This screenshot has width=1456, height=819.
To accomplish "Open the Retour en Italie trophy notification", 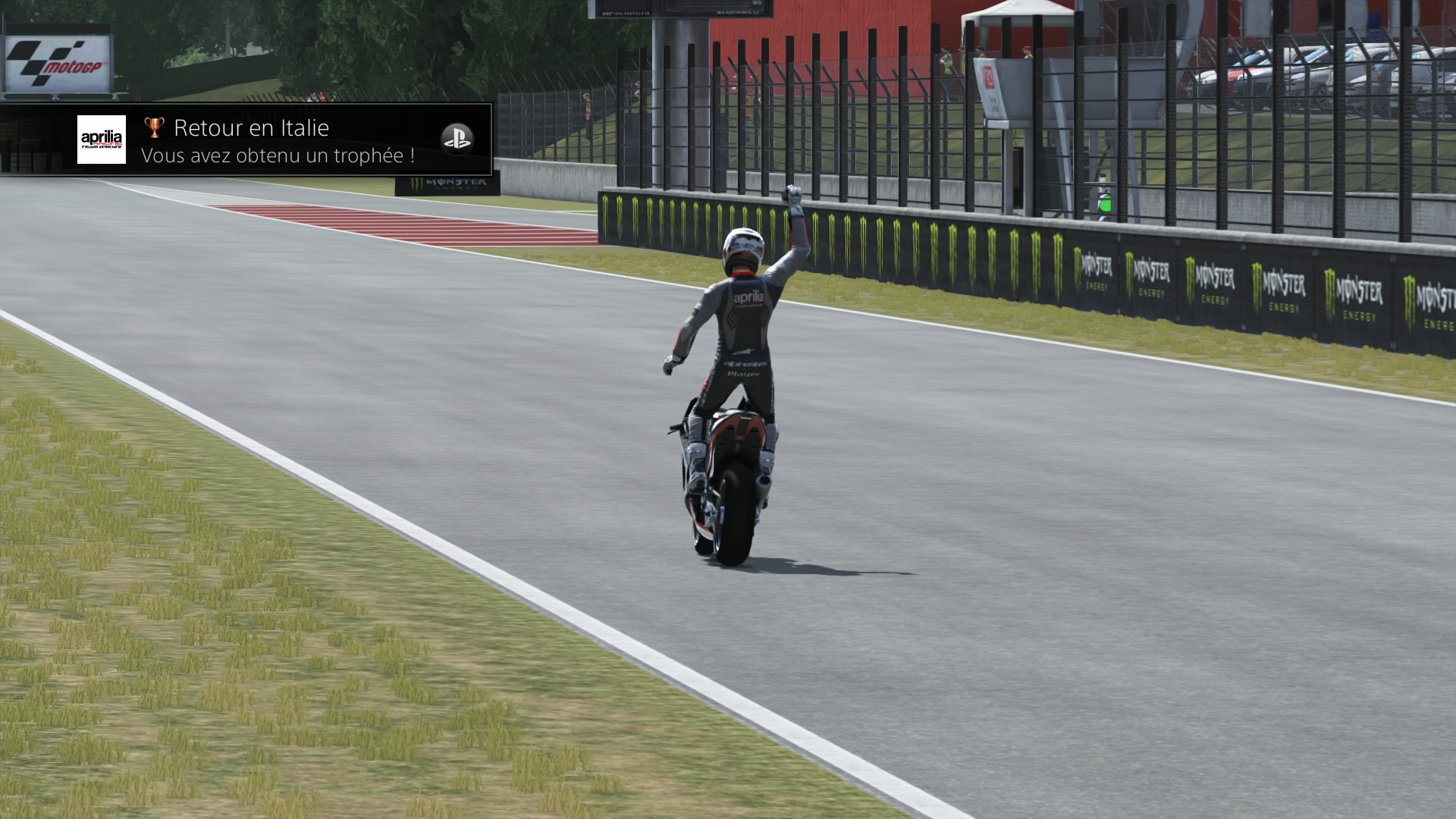I will 278,141.
